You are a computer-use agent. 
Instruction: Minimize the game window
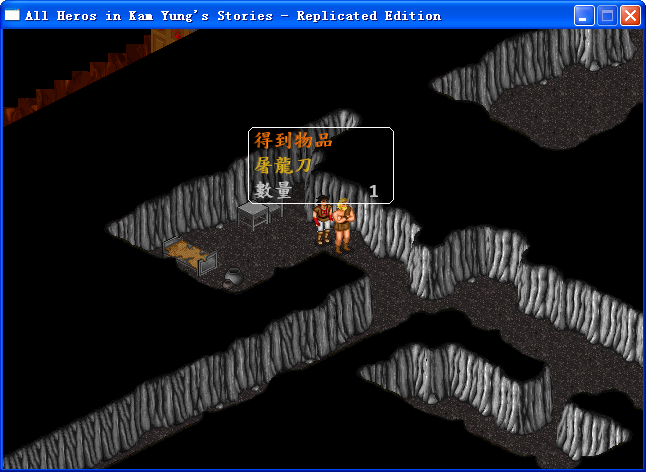(584, 16)
